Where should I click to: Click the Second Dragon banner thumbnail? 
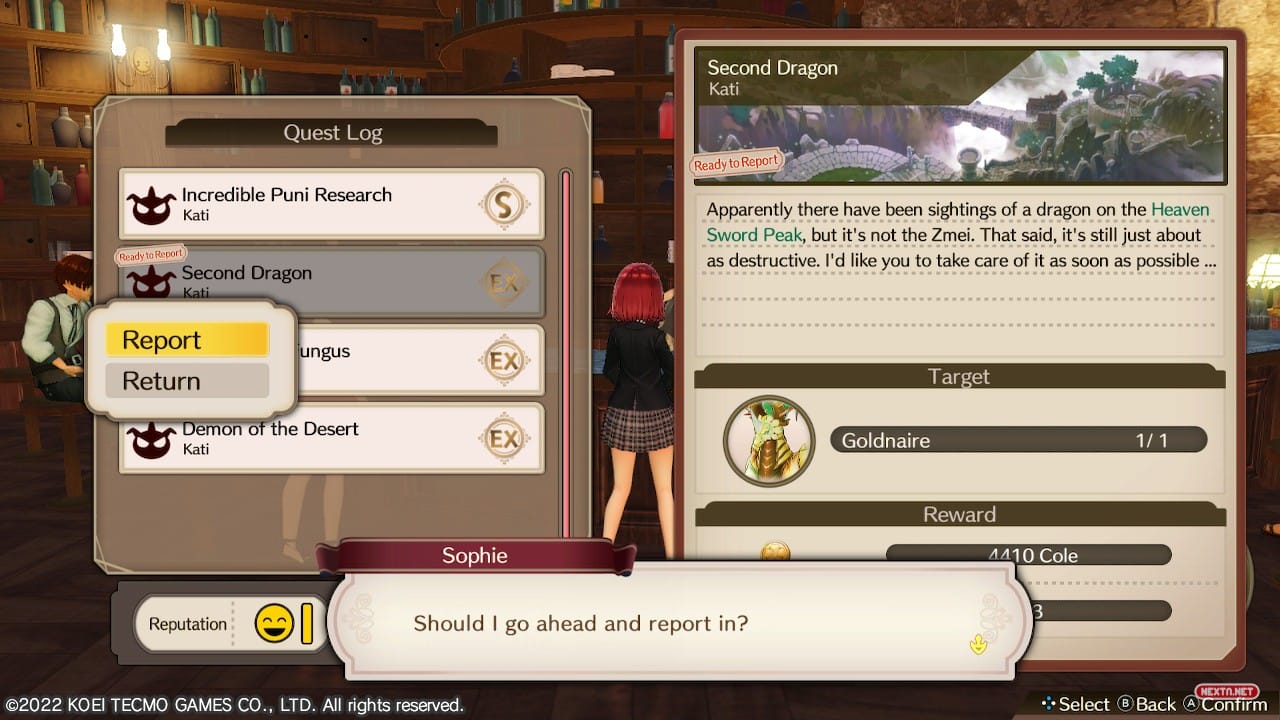959,116
